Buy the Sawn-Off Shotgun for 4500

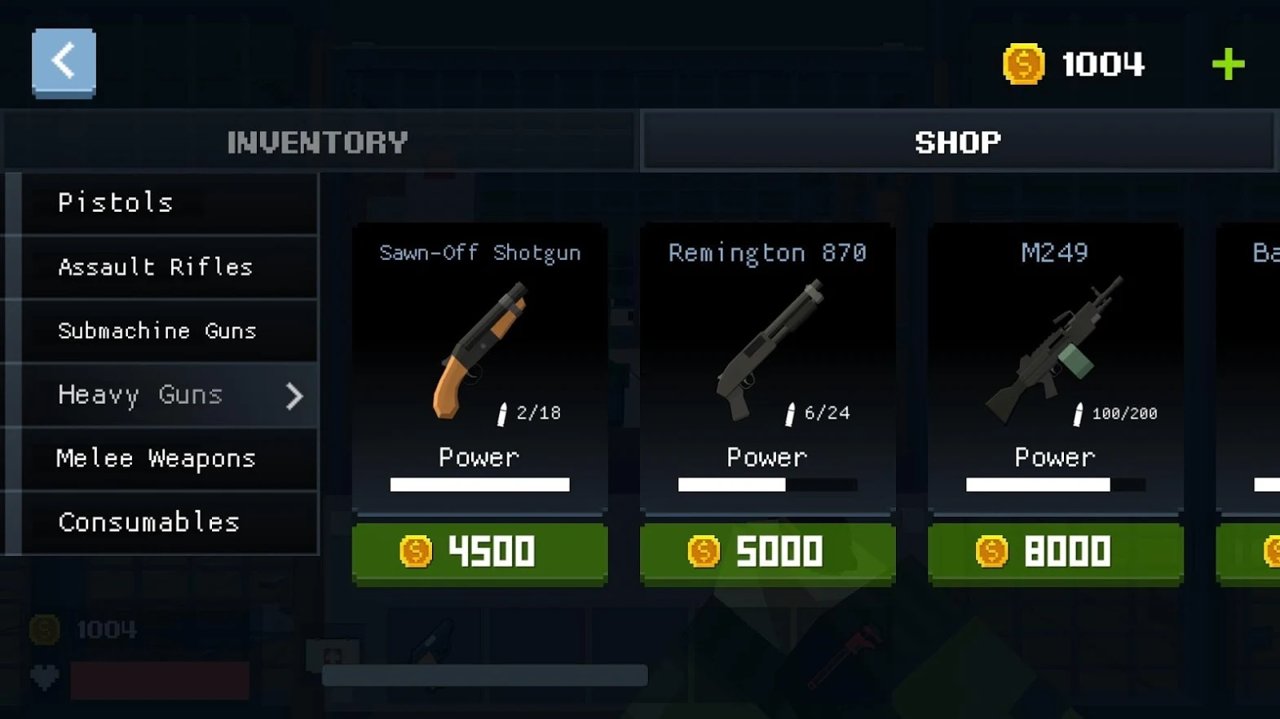(x=480, y=552)
